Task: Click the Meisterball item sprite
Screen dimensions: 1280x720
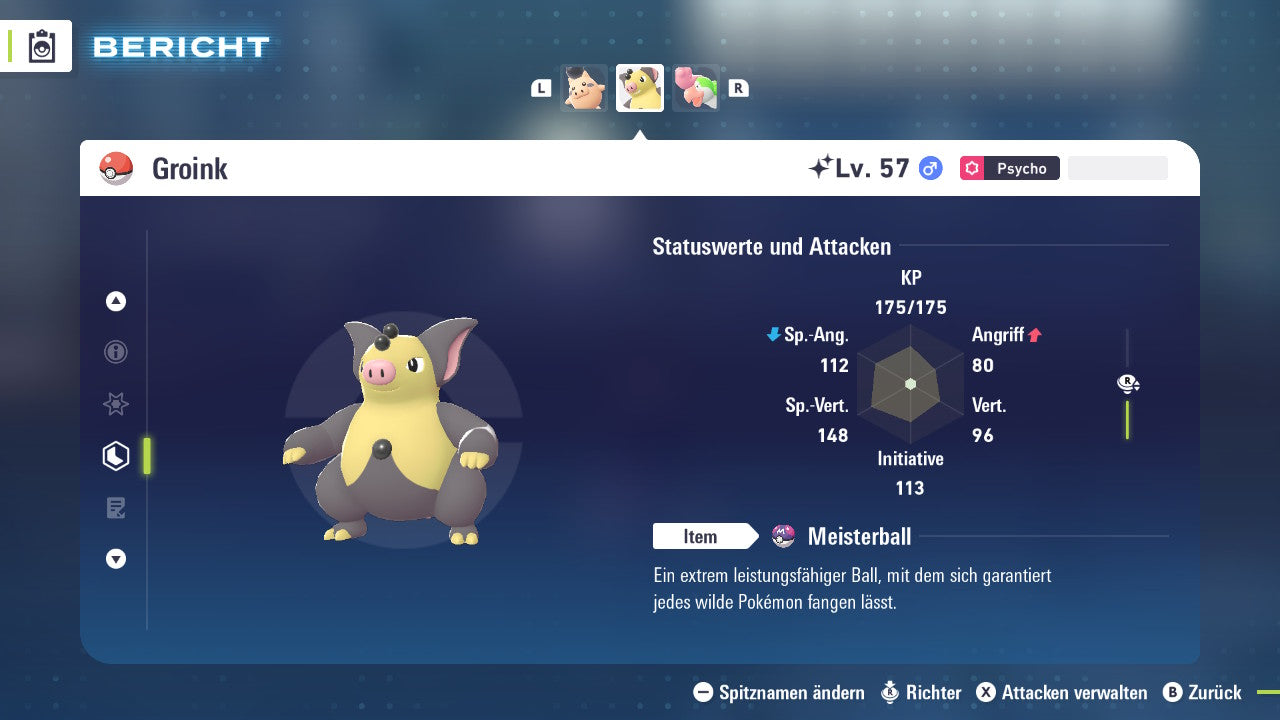Action: tap(783, 536)
